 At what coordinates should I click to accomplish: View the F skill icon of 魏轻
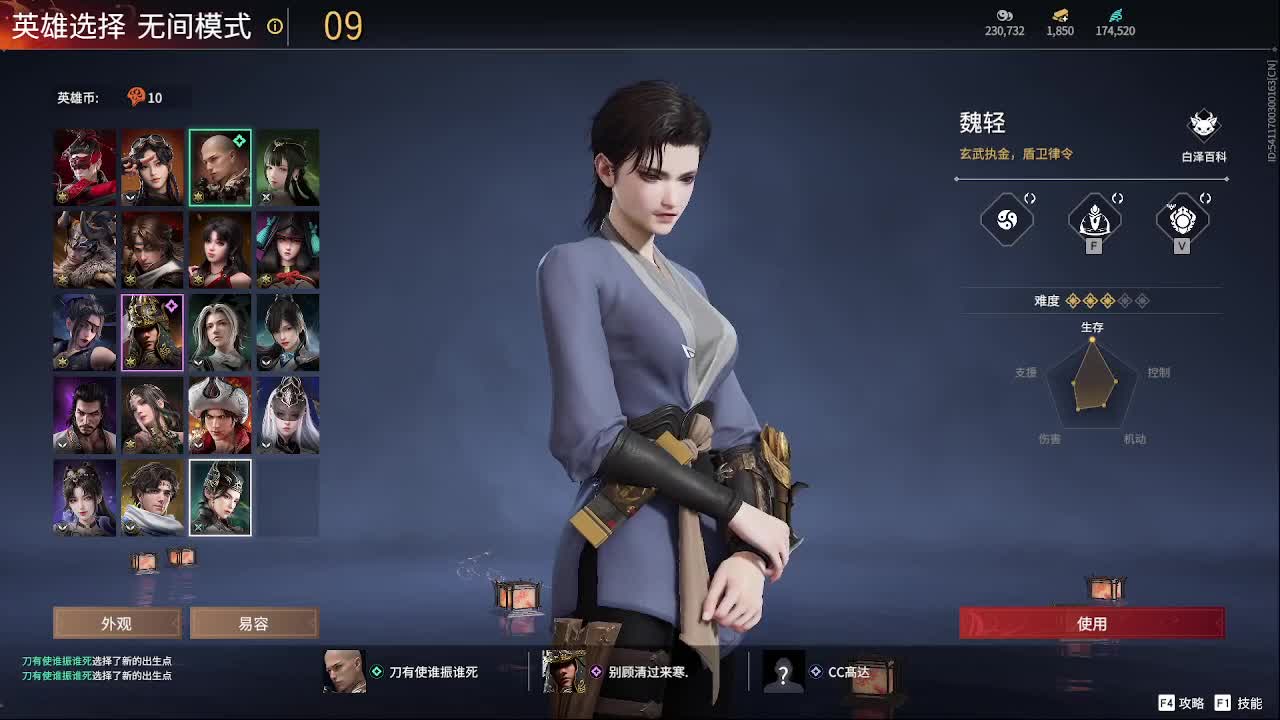pyautogui.click(x=1093, y=220)
